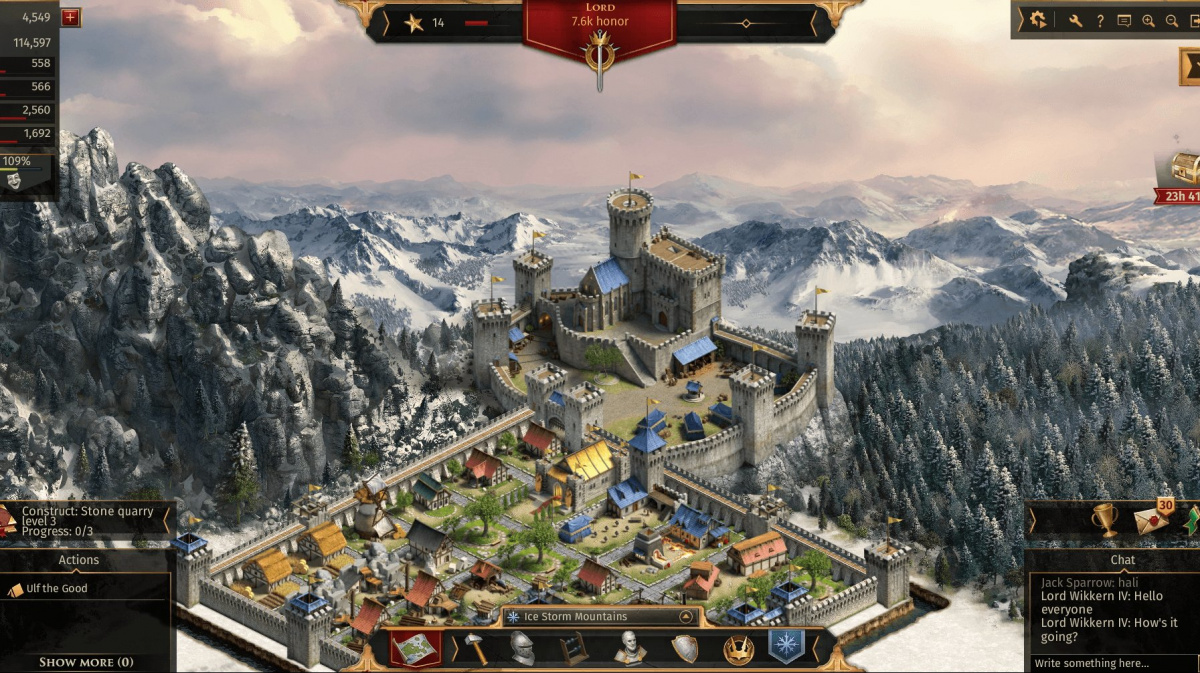Open the wrench settings icon
Screen dimensions: 1200x673
[x=1076, y=20]
